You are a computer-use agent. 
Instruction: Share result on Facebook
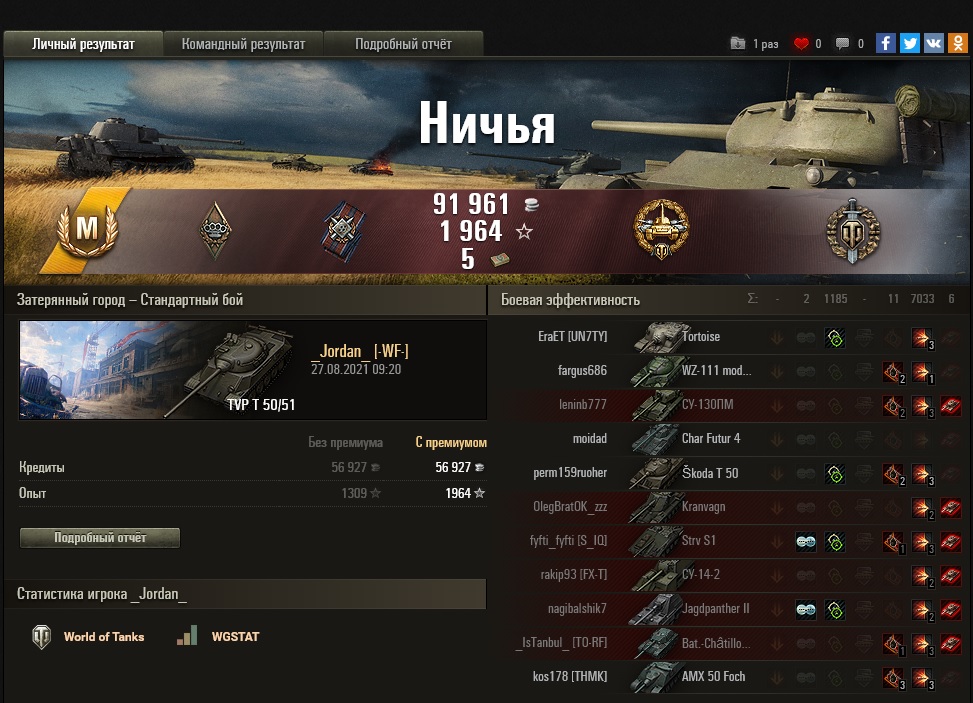tap(885, 43)
